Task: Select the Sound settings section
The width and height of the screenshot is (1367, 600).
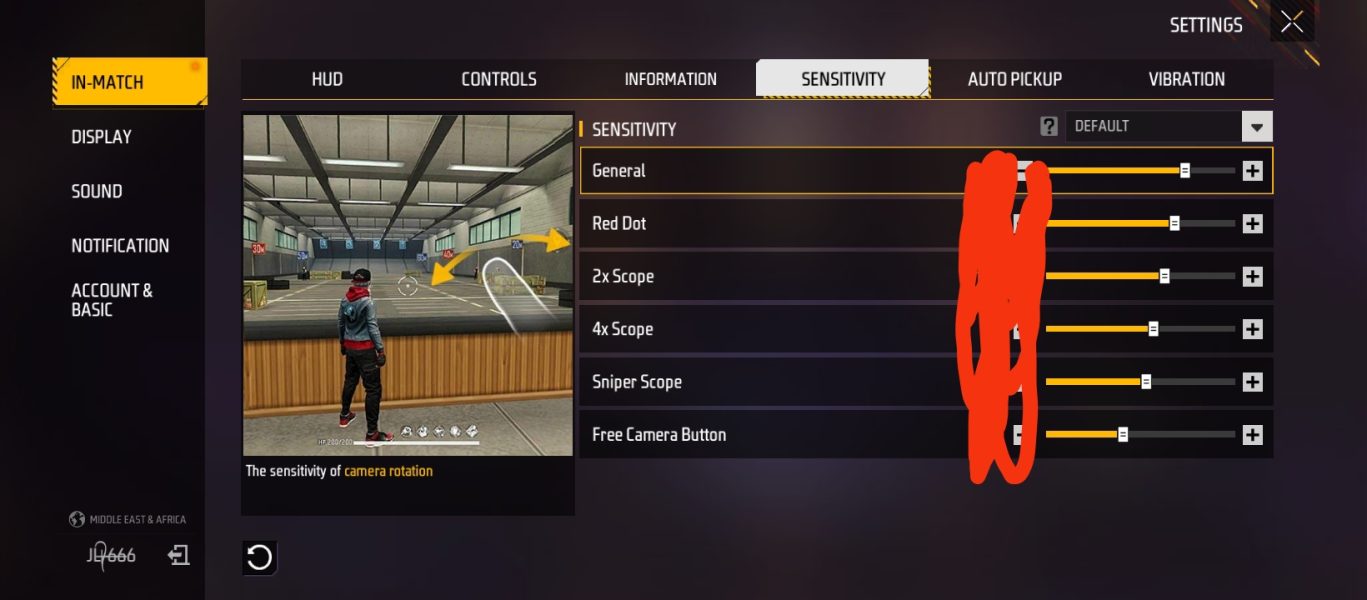Action: point(96,191)
